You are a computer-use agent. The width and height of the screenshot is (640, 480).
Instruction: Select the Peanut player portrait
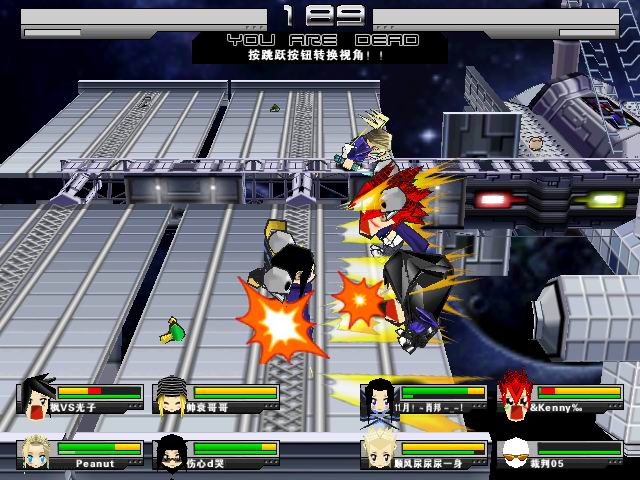(x=35, y=454)
